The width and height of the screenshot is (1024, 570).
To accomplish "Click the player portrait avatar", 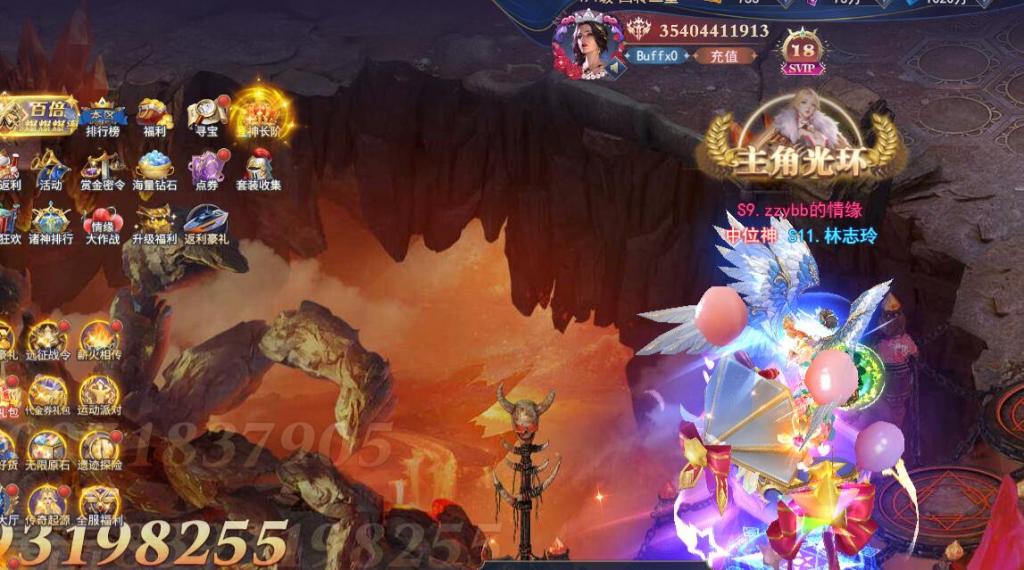I will click(x=587, y=44).
